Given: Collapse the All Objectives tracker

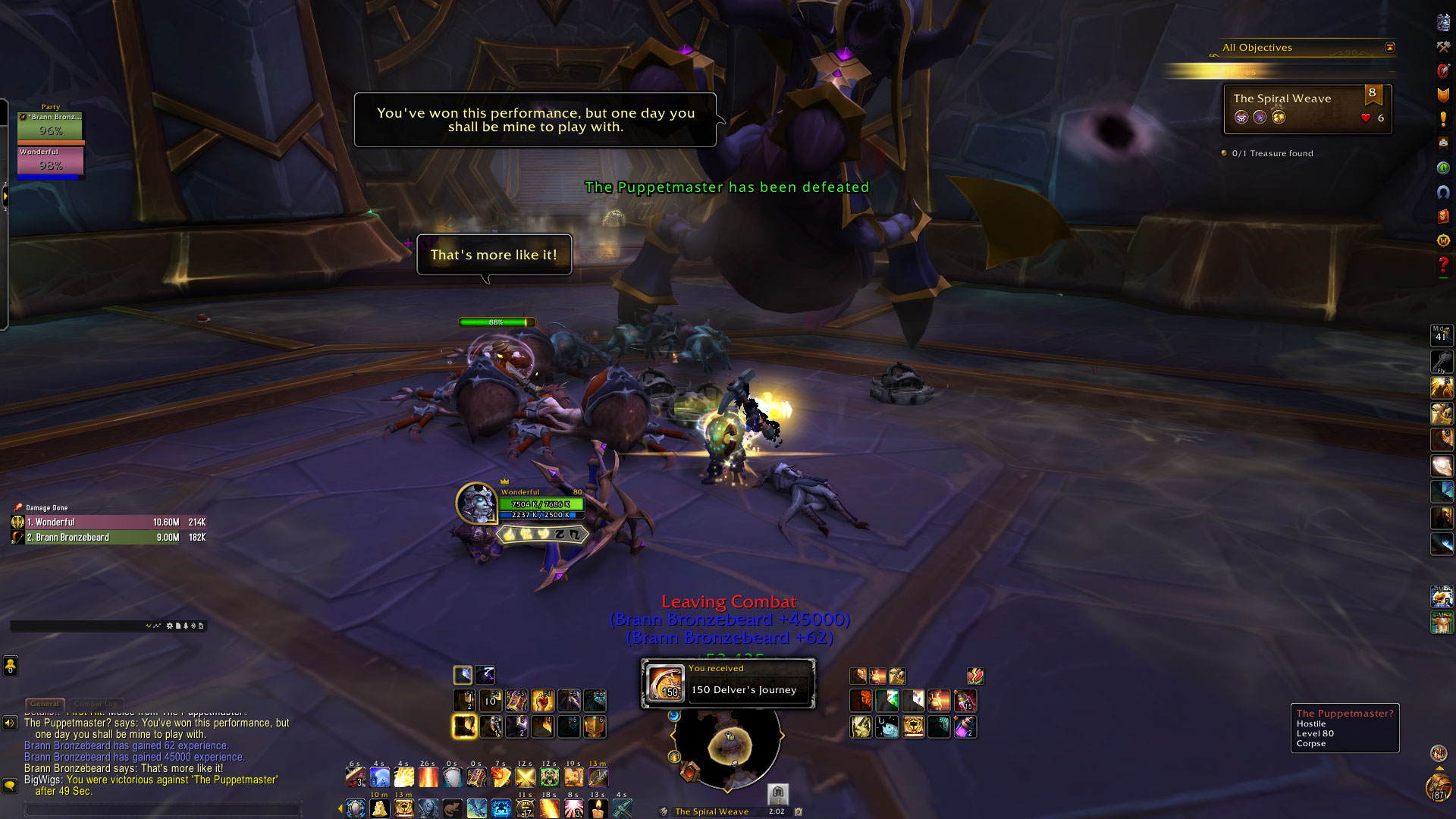Looking at the screenshot, I should (1389, 47).
